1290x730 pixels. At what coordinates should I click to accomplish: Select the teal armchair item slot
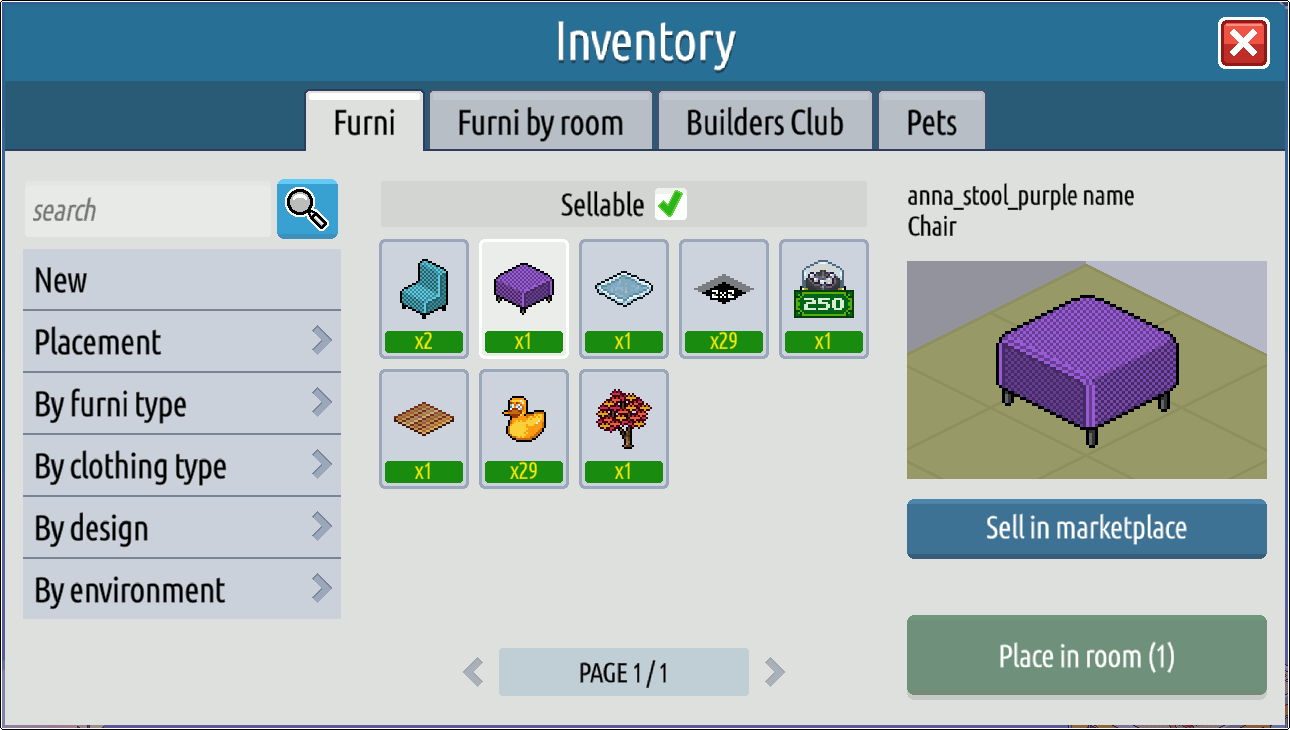tap(424, 298)
